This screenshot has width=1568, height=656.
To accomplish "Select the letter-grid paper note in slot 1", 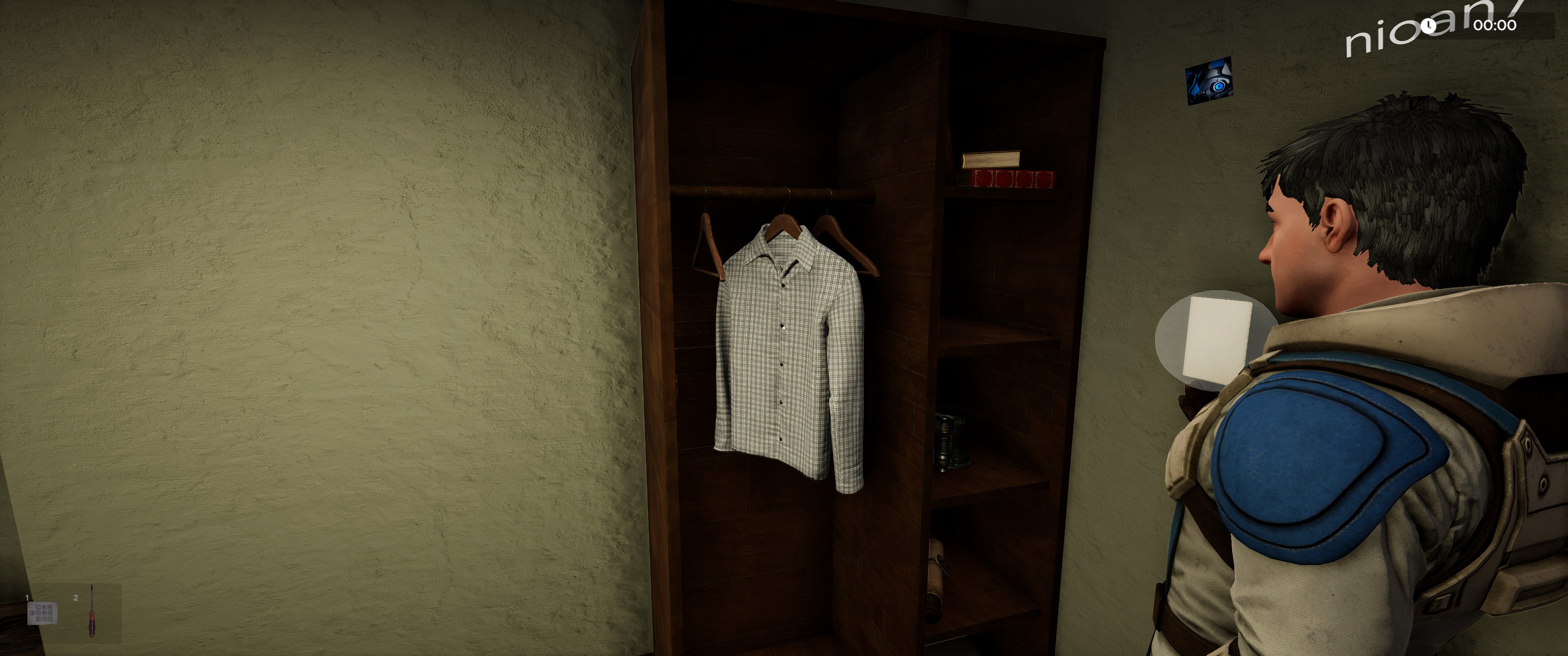I will click(x=42, y=613).
